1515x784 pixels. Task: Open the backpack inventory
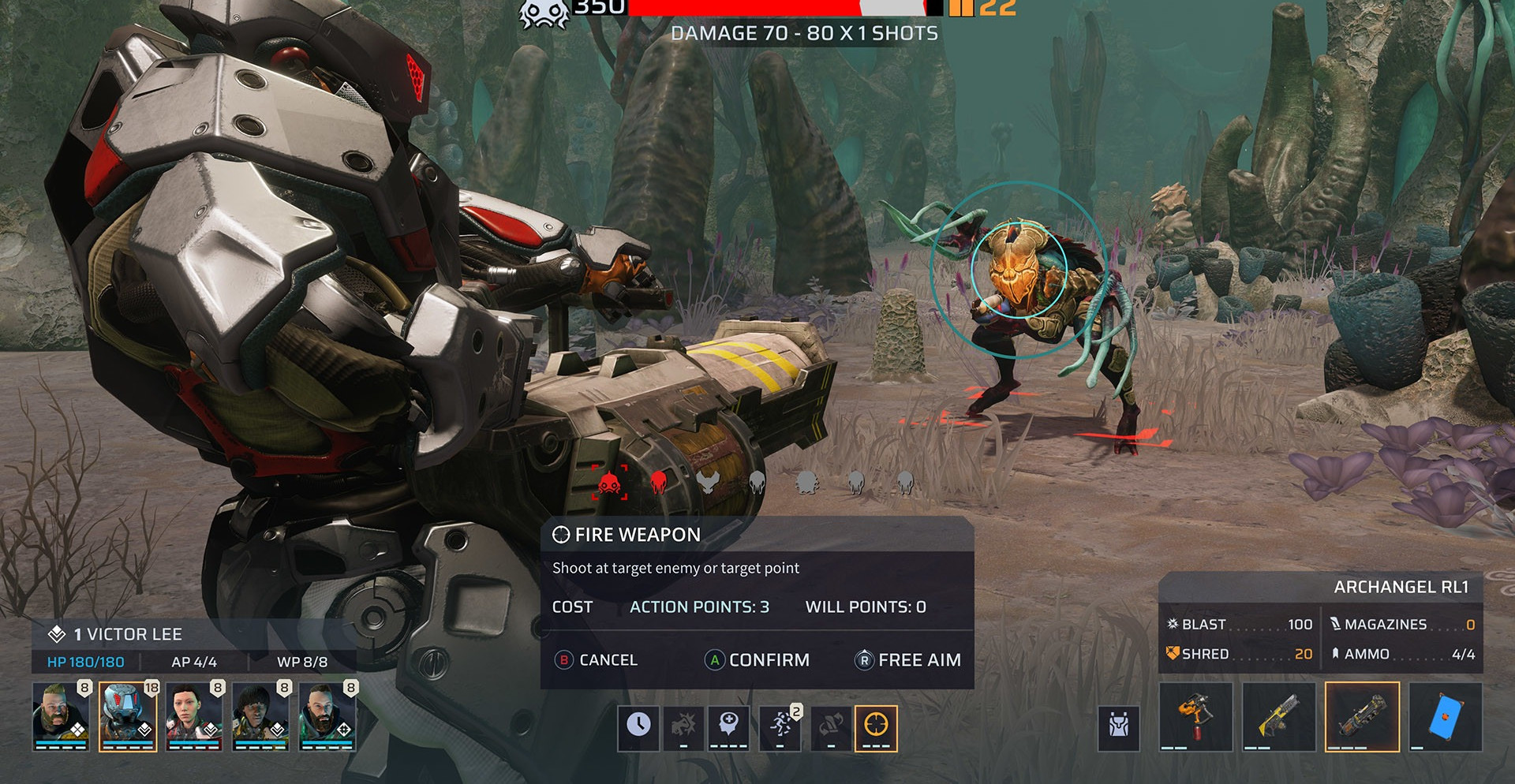1119,726
